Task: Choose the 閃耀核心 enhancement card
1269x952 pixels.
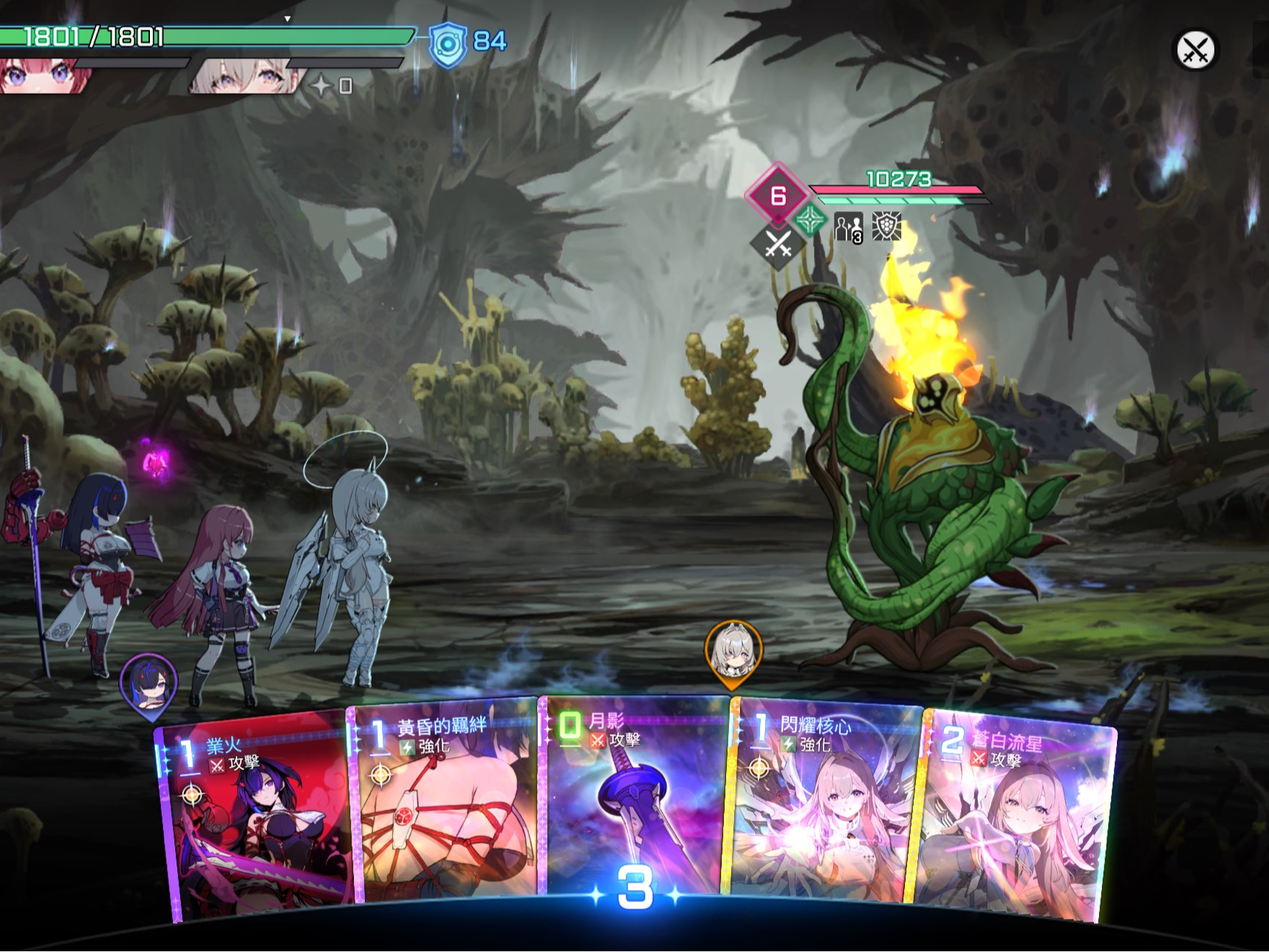Action: coord(824,805)
